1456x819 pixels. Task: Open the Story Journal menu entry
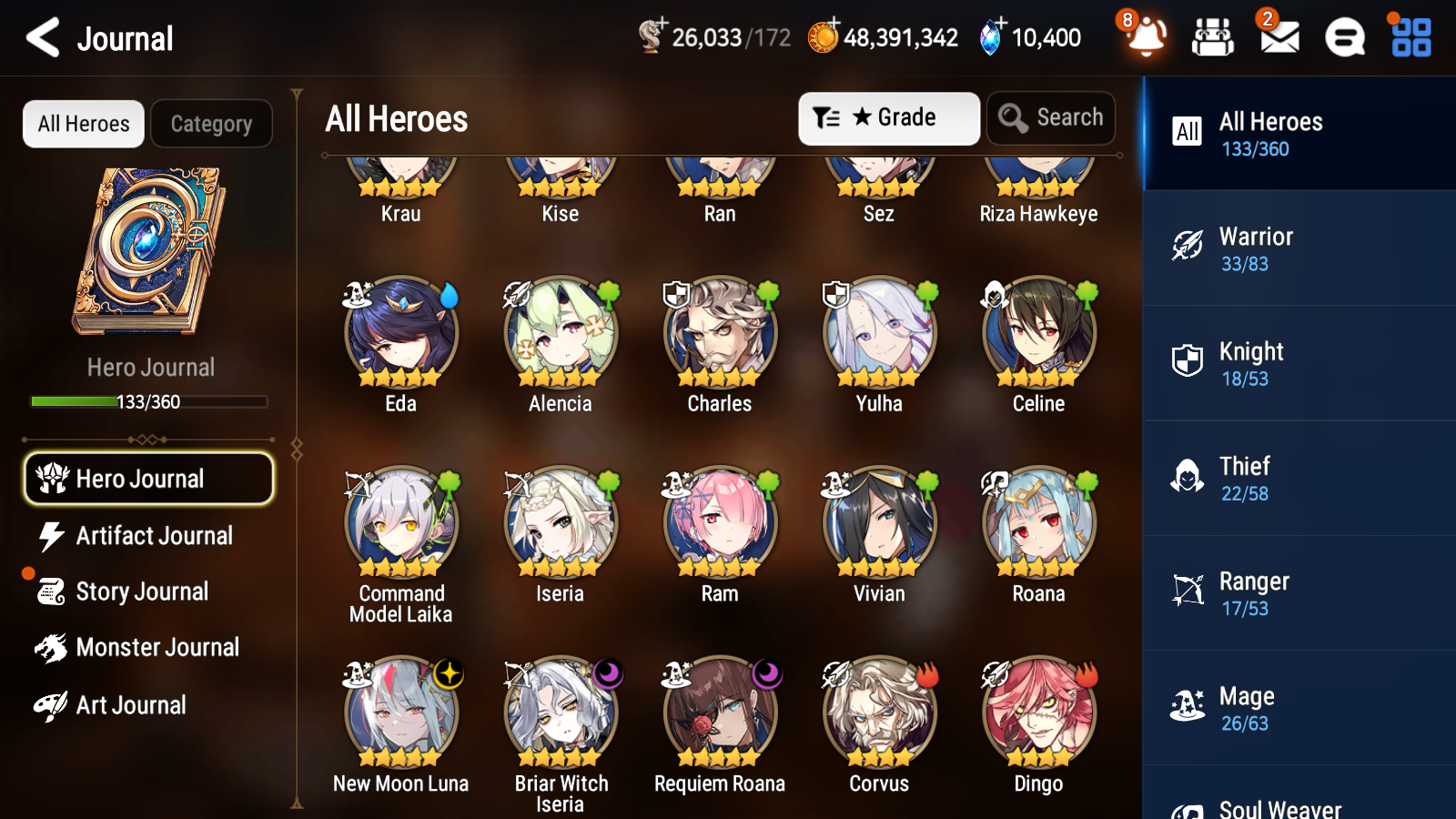click(143, 591)
